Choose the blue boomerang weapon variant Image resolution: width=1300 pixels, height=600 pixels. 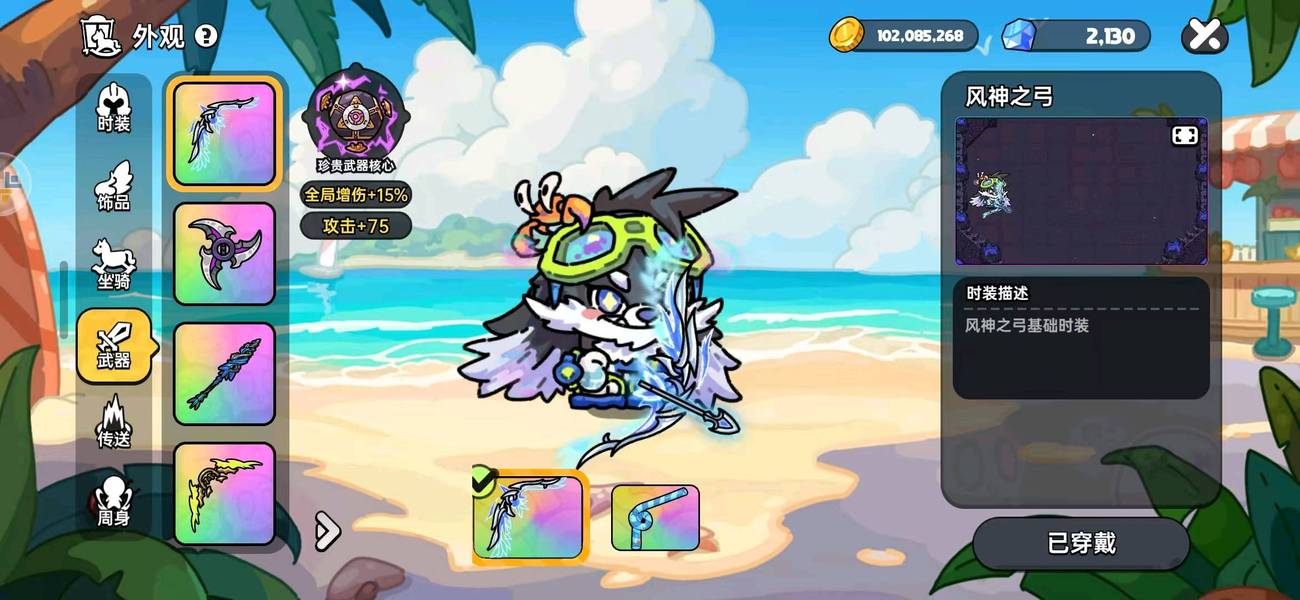(655, 517)
